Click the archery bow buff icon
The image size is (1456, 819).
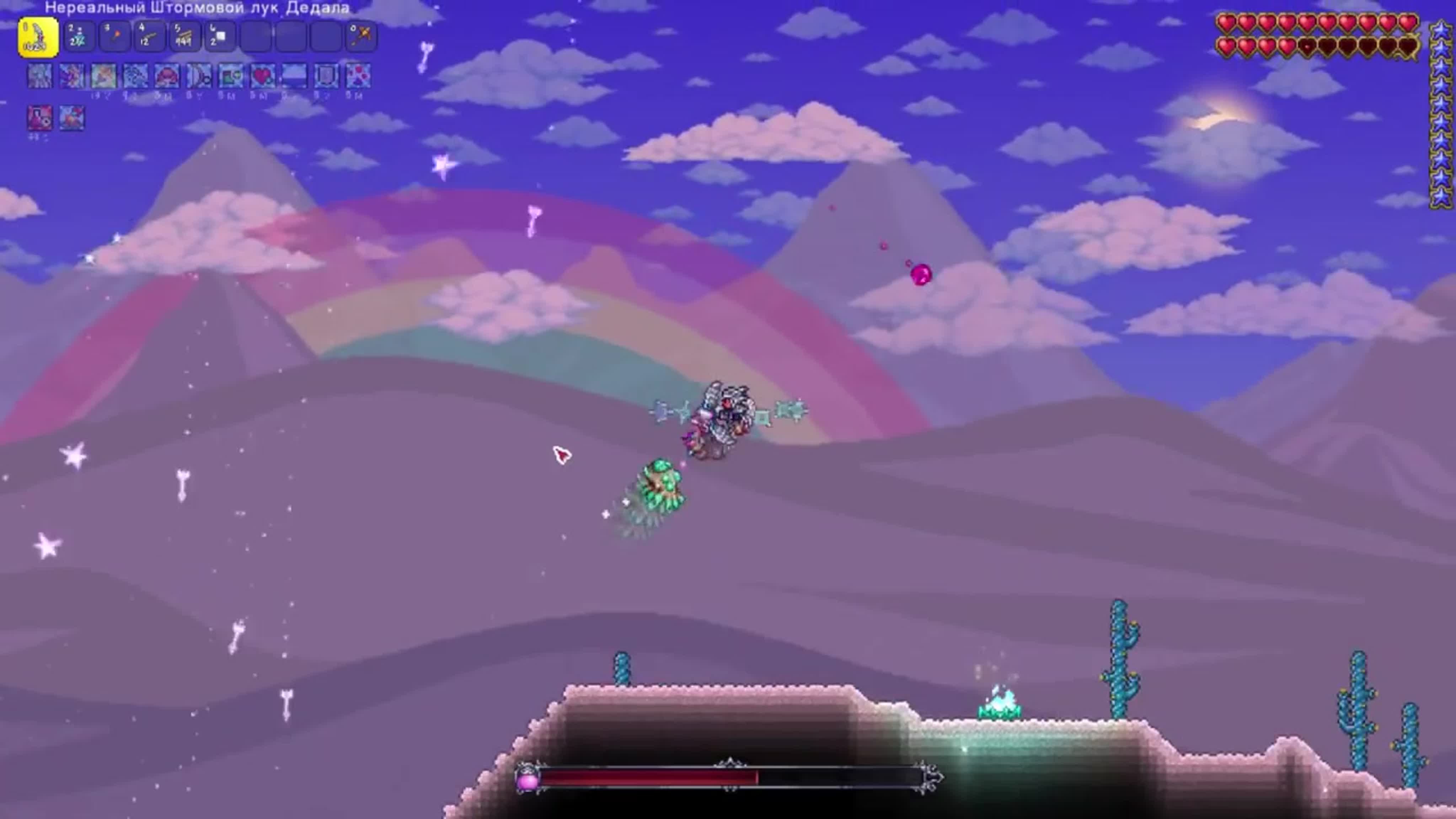click(199, 76)
